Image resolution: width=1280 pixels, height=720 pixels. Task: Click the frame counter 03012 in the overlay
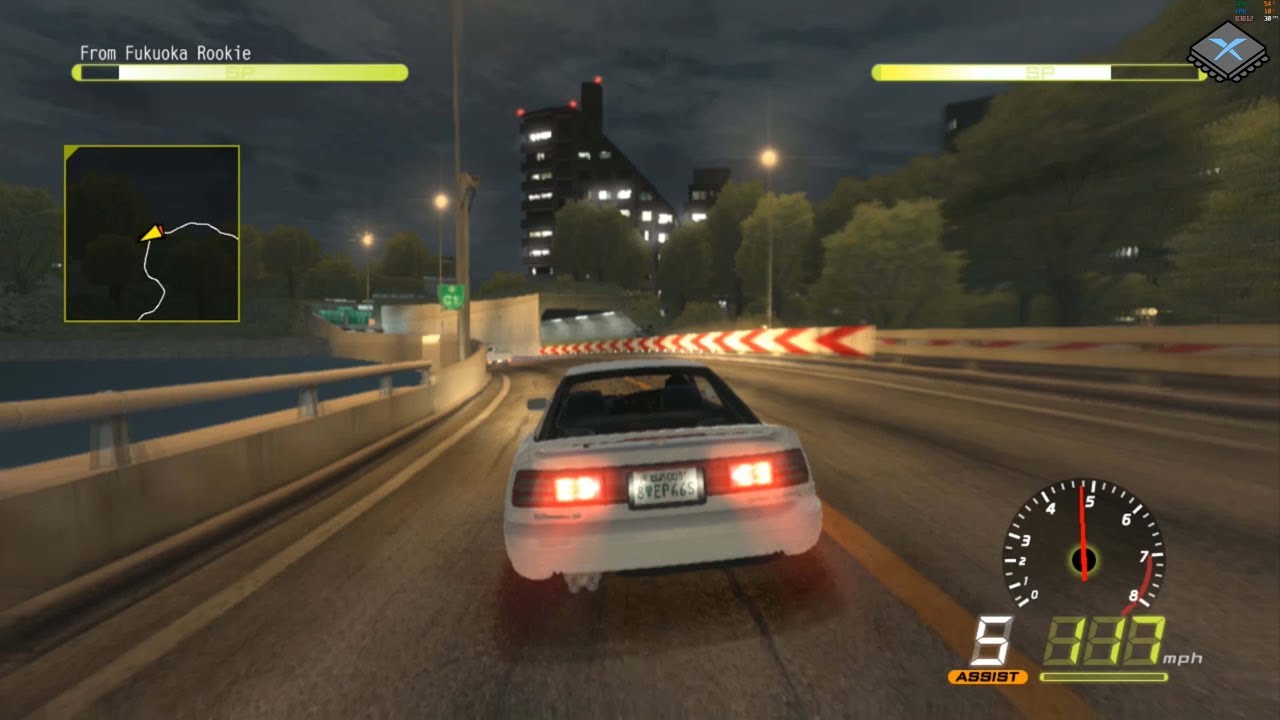tap(1246, 18)
